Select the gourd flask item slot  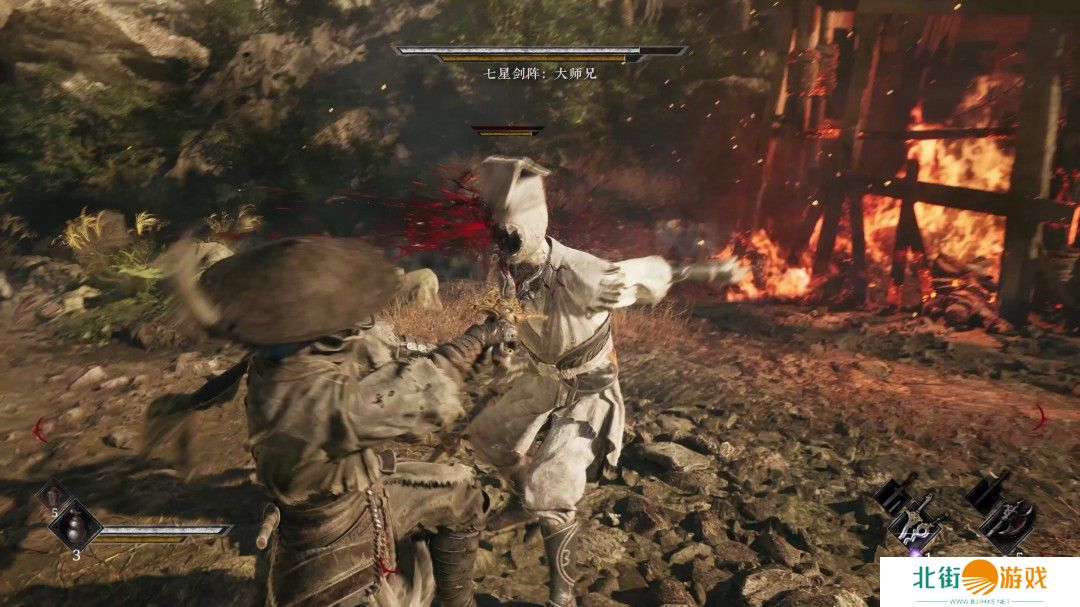(x=76, y=525)
